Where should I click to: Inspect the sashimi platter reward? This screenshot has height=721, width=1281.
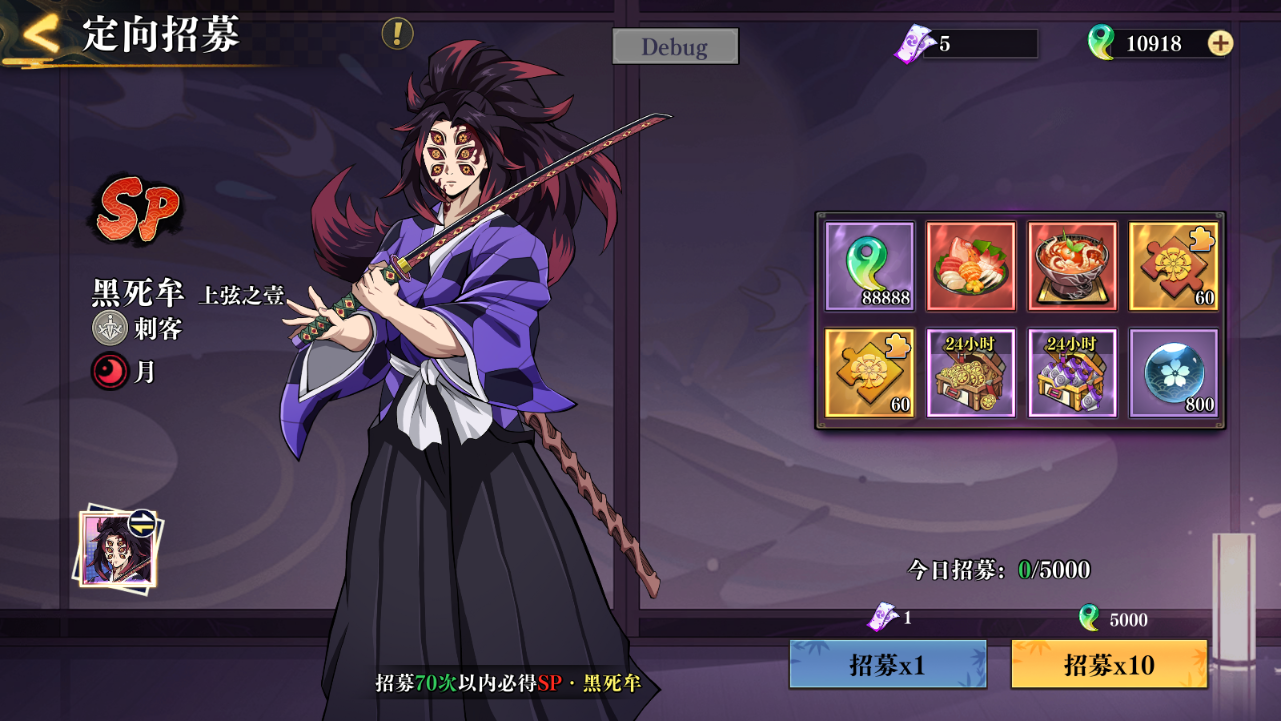pyautogui.click(x=971, y=266)
